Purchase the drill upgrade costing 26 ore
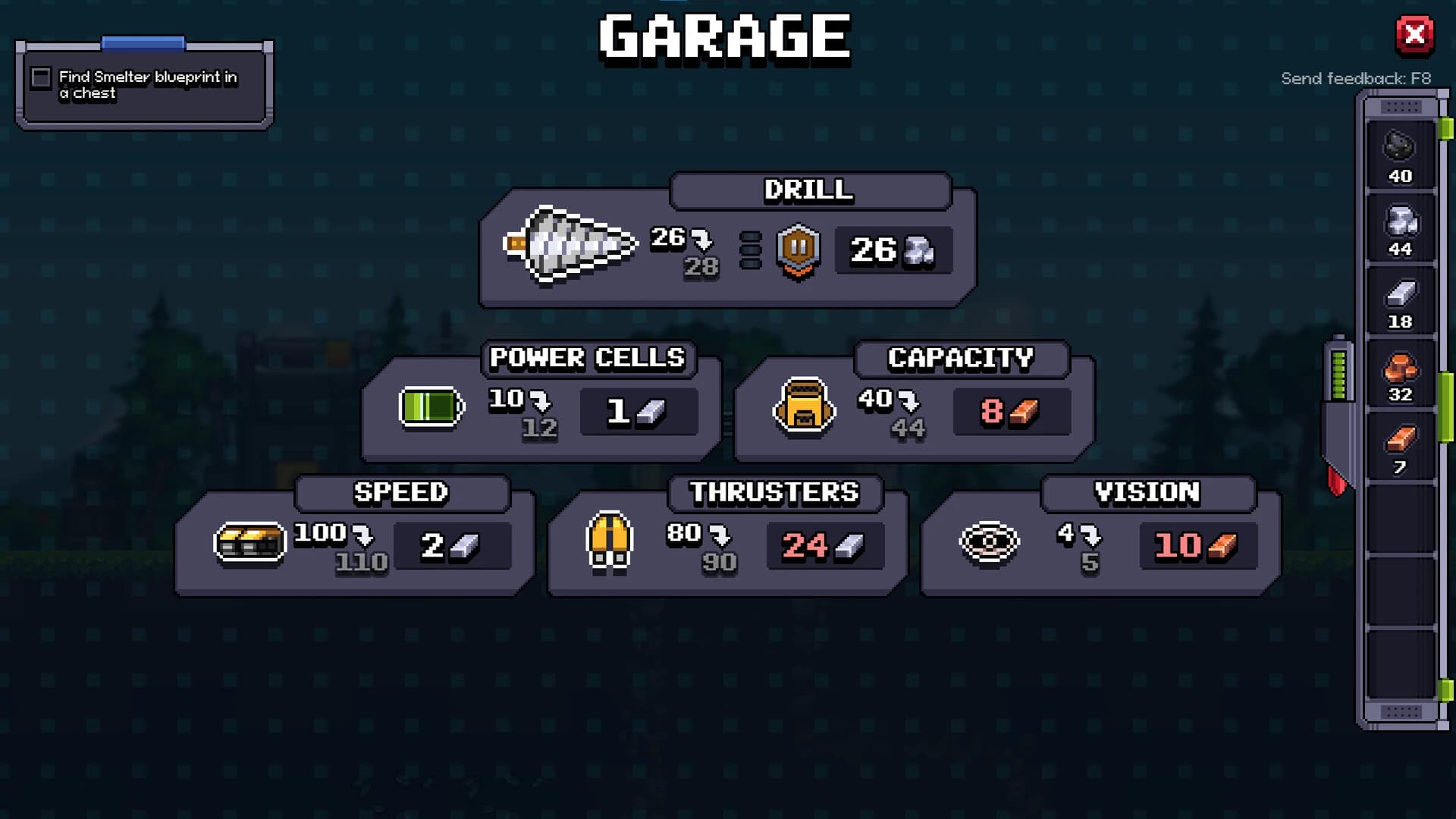The height and width of the screenshot is (819, 1456). coord(892,251)
